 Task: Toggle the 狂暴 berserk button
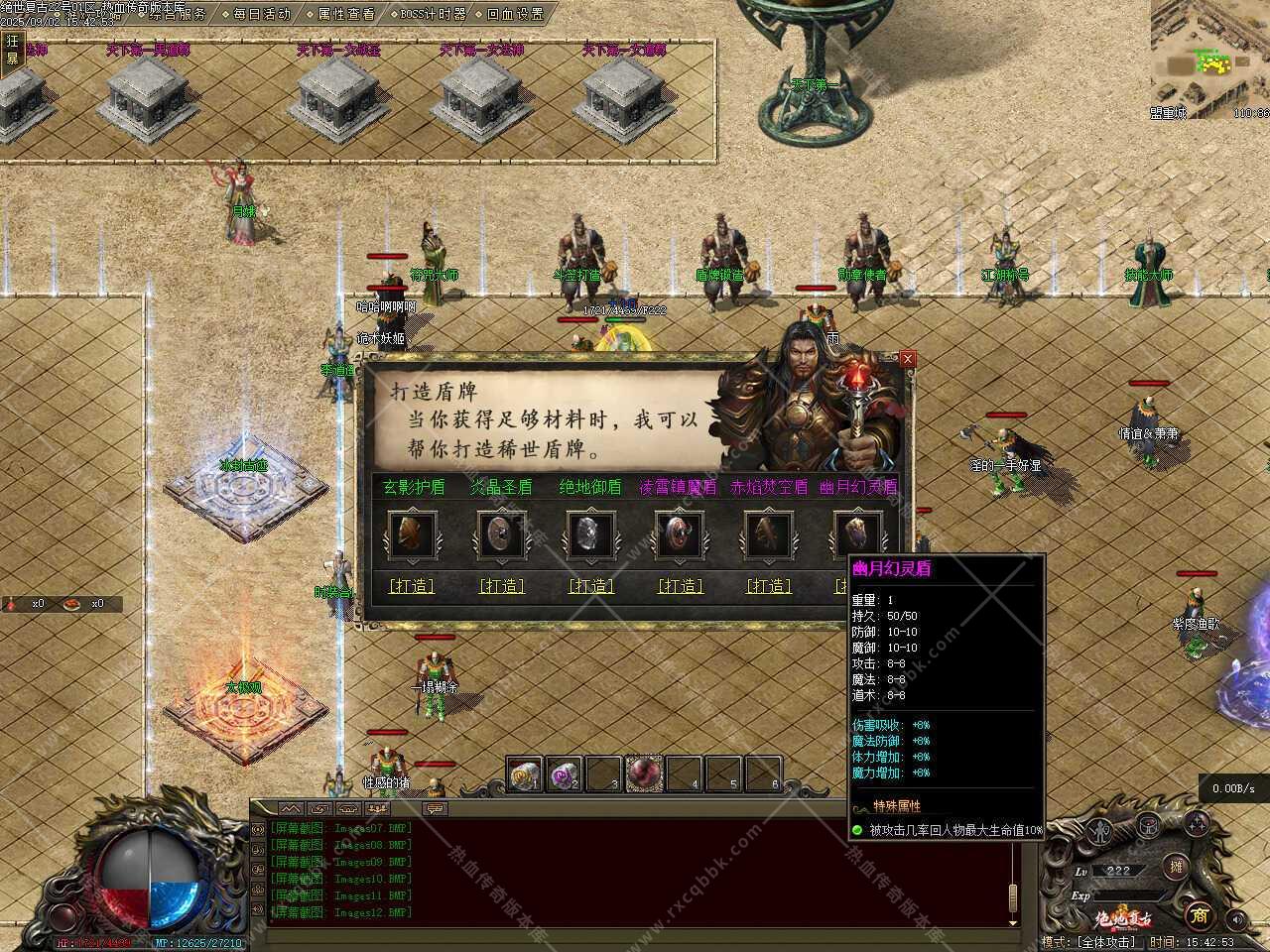[x=12, y=50]
